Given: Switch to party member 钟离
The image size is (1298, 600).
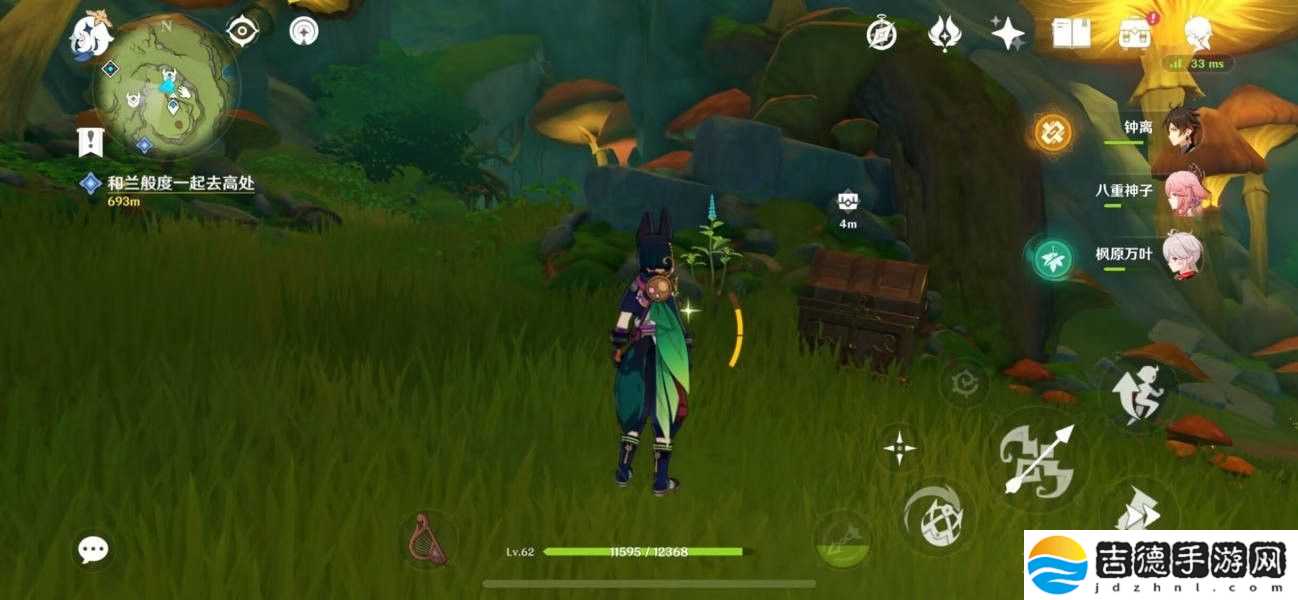Looking at the screenshot, I should (x=1178, y=130).
